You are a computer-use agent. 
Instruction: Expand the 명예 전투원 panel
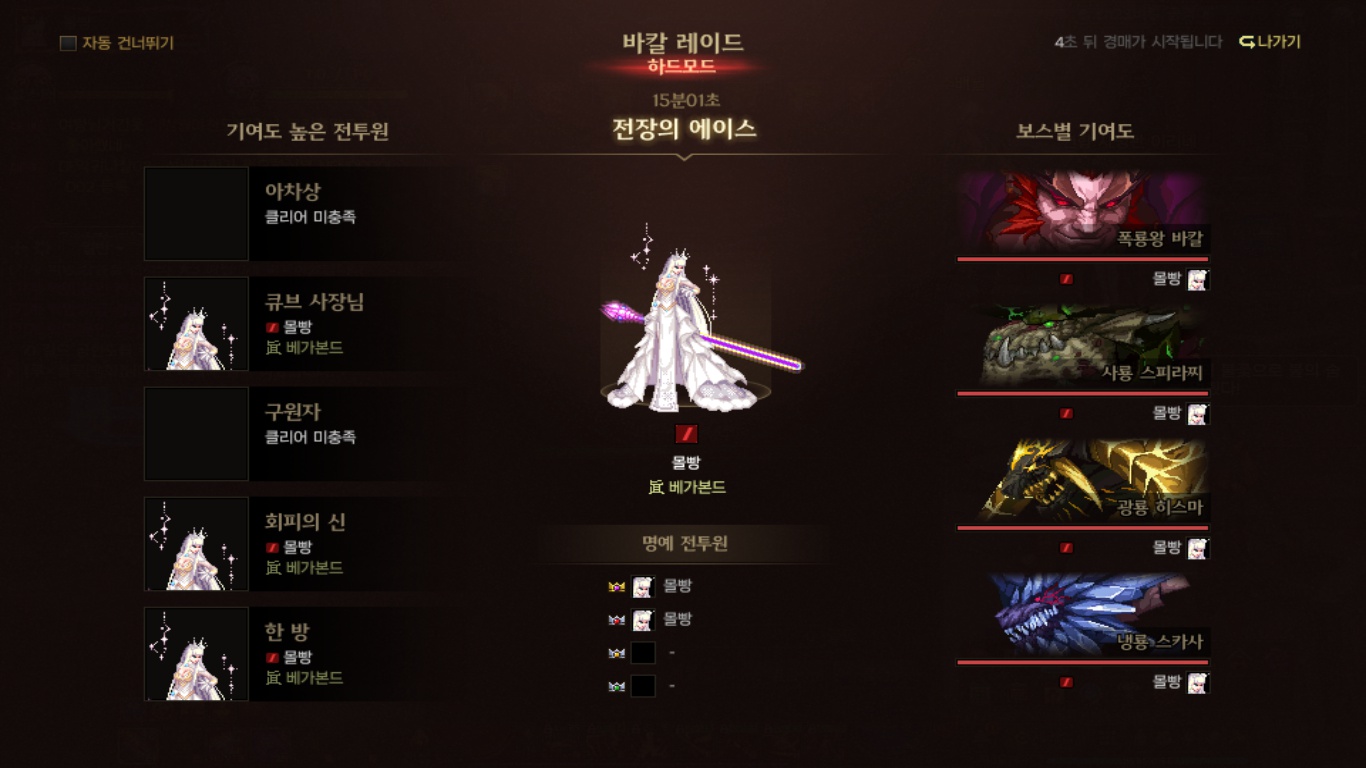click(683, 541)
